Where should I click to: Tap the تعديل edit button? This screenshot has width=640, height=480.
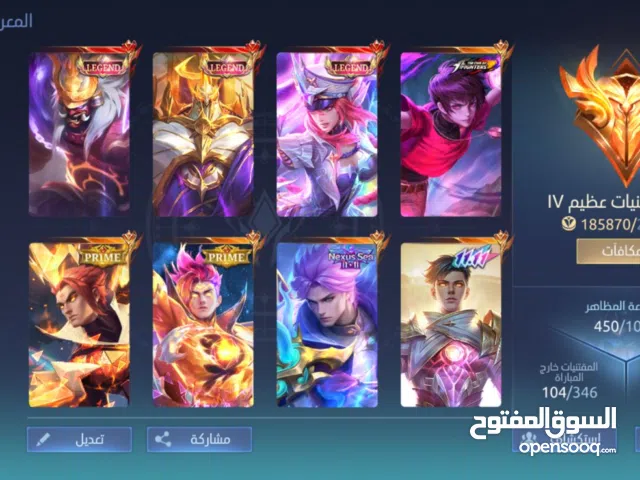click(x=79, y=438)
